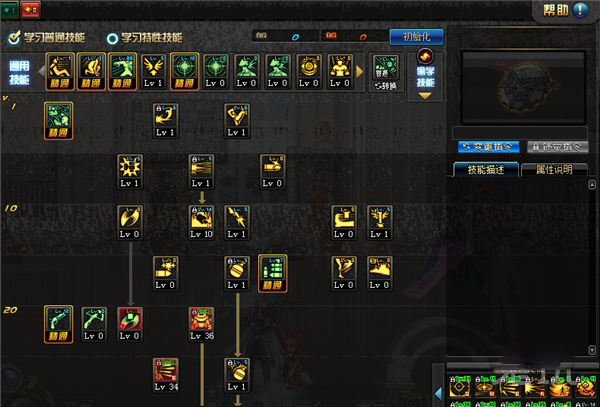Choose the mastered ammo magazine skill
Screen dimensions: 600x407
[x=272, y=272]
